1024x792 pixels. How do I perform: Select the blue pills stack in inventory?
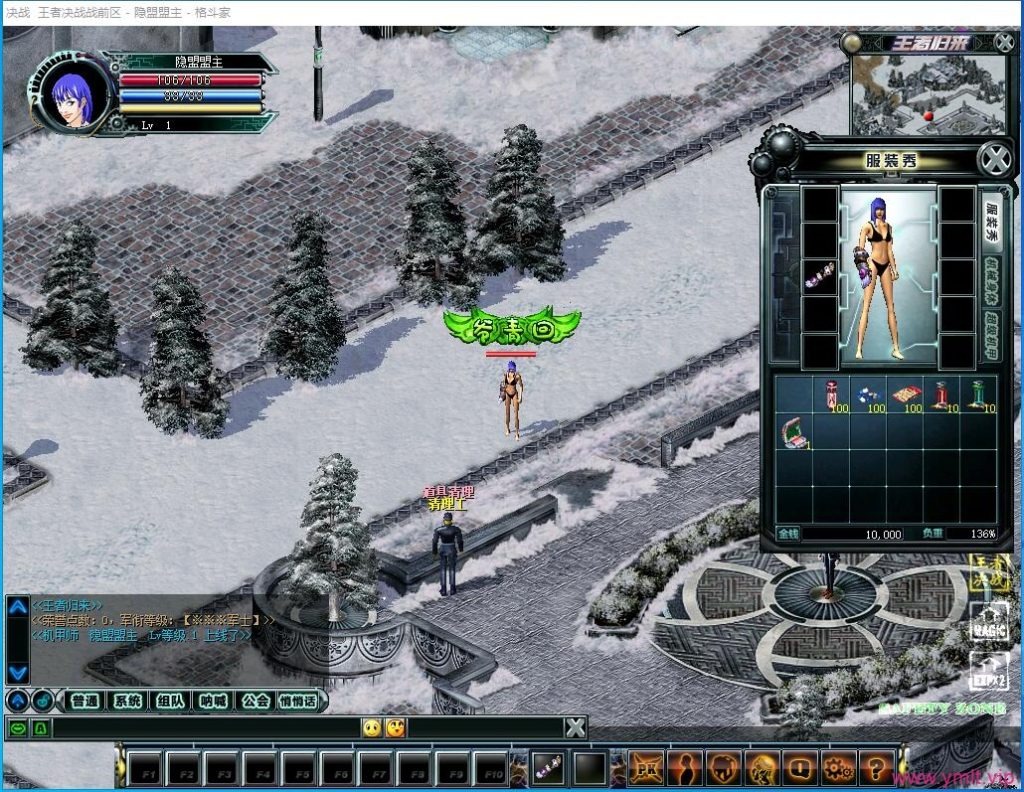click(867, 395)
